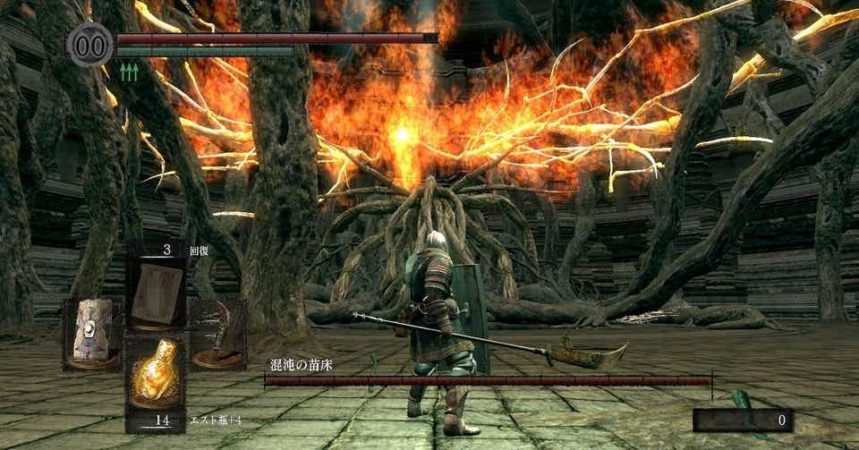Click the round humanity counter emblem
The height and width of the screenshot is (450, 859).
click(90, 44)
